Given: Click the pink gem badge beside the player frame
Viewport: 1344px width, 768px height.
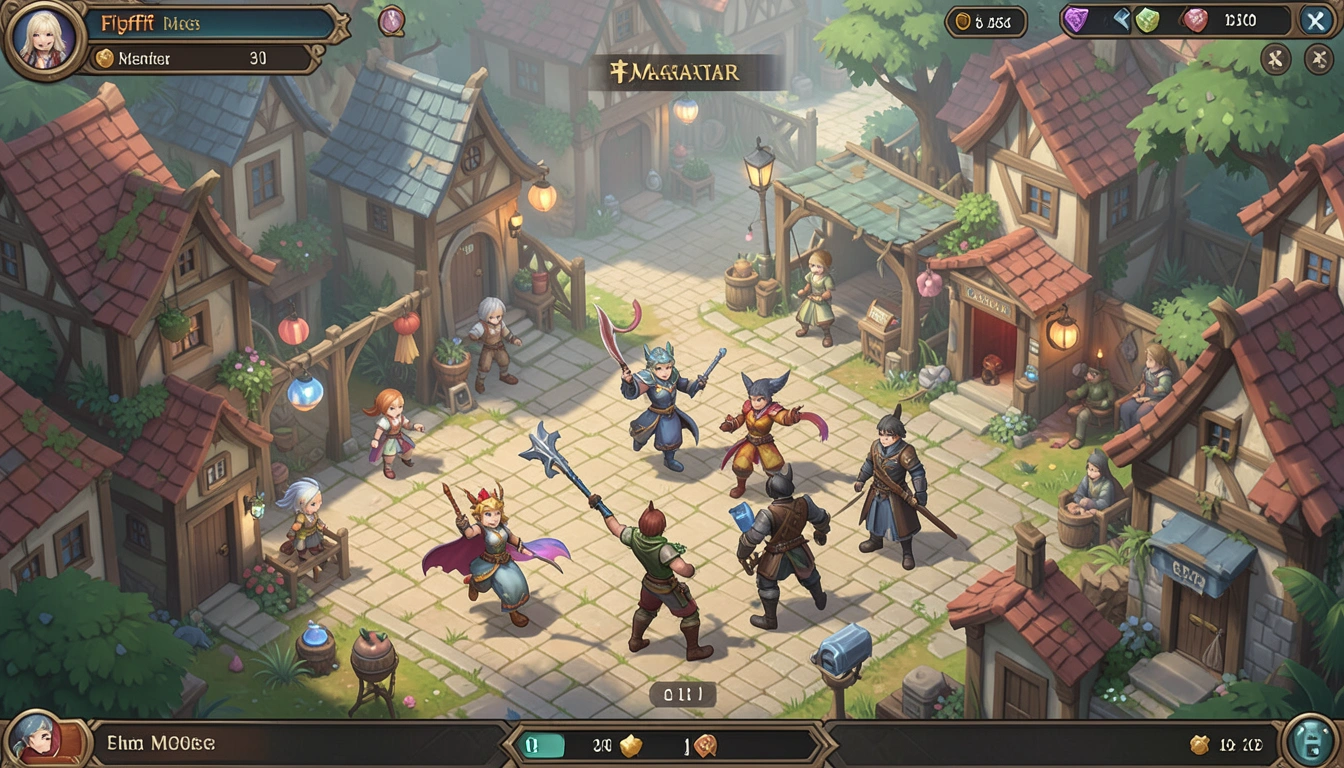Looking at the screenshot, I should tap(391, 20).
